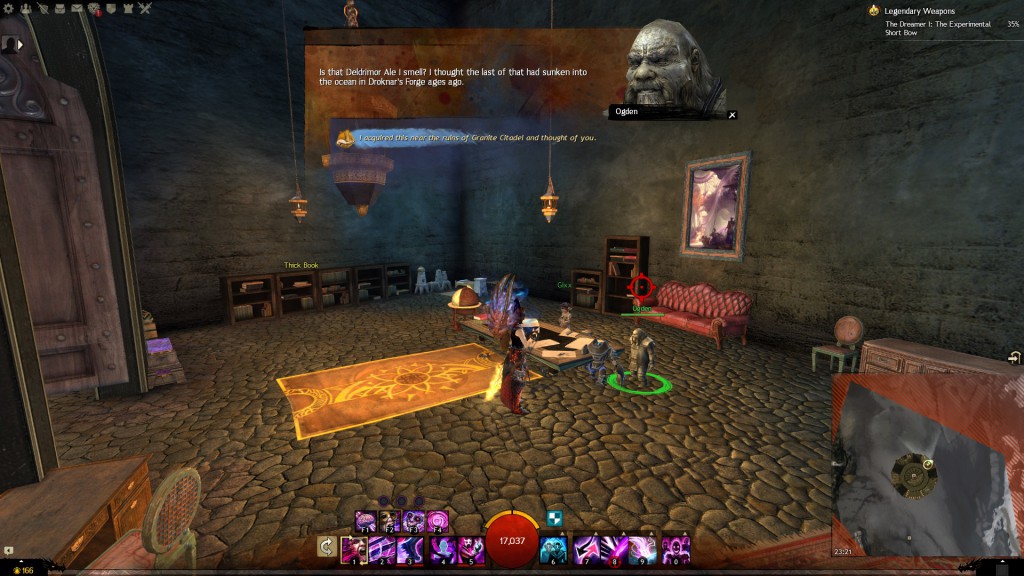Choose the Granite Citadel dialogue reply
This screenshot has height=576, width=1024.
(x=476, y=137)
